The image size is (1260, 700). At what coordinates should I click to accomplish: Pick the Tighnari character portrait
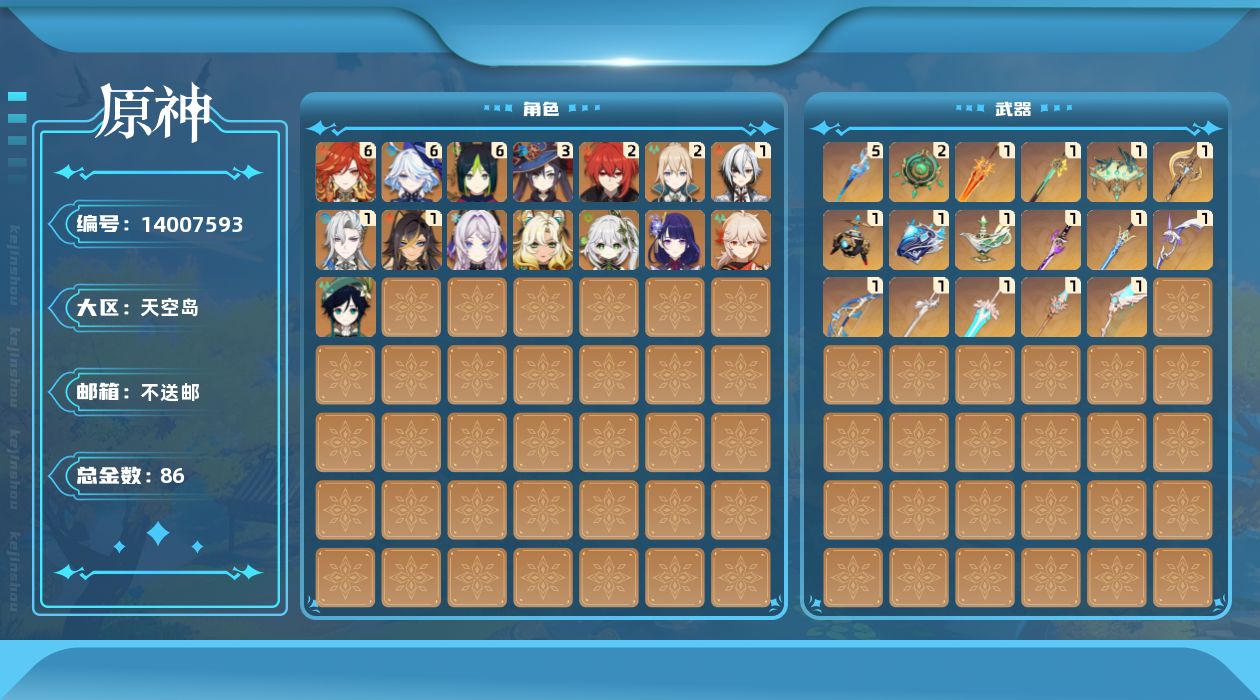pos(477,172)
